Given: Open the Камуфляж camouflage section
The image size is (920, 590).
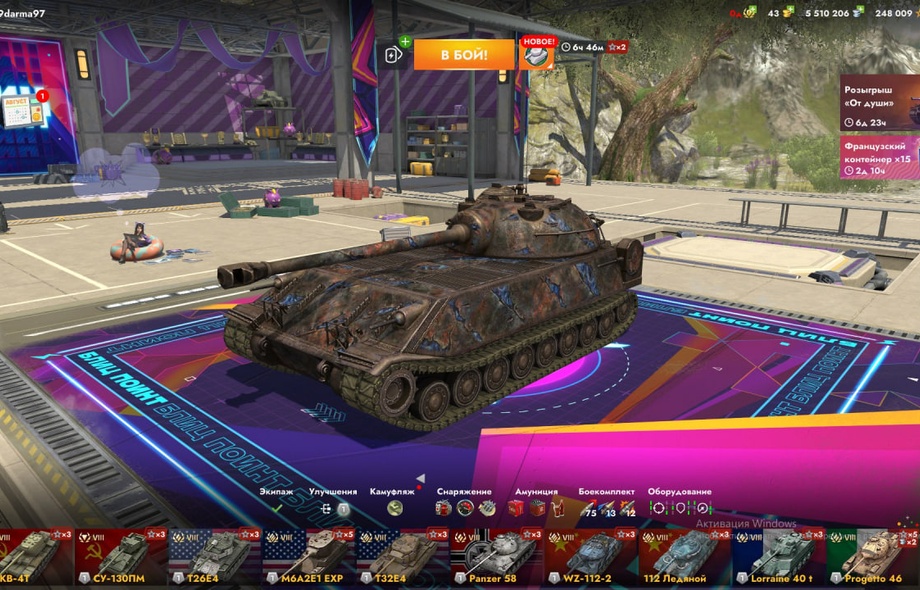Looking at the screenshot, I should (393, 501).
